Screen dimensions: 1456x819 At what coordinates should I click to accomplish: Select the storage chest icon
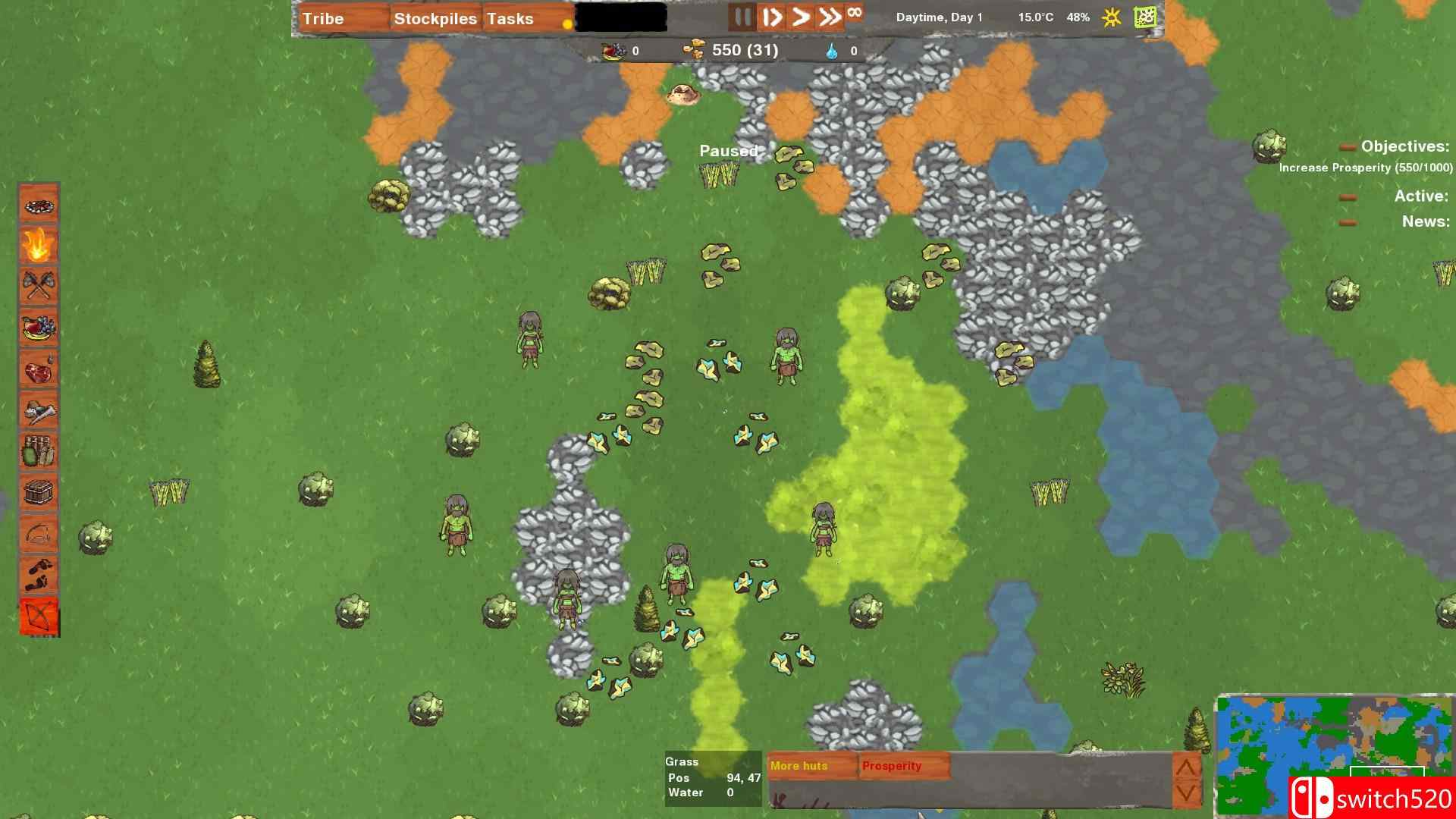39,493
